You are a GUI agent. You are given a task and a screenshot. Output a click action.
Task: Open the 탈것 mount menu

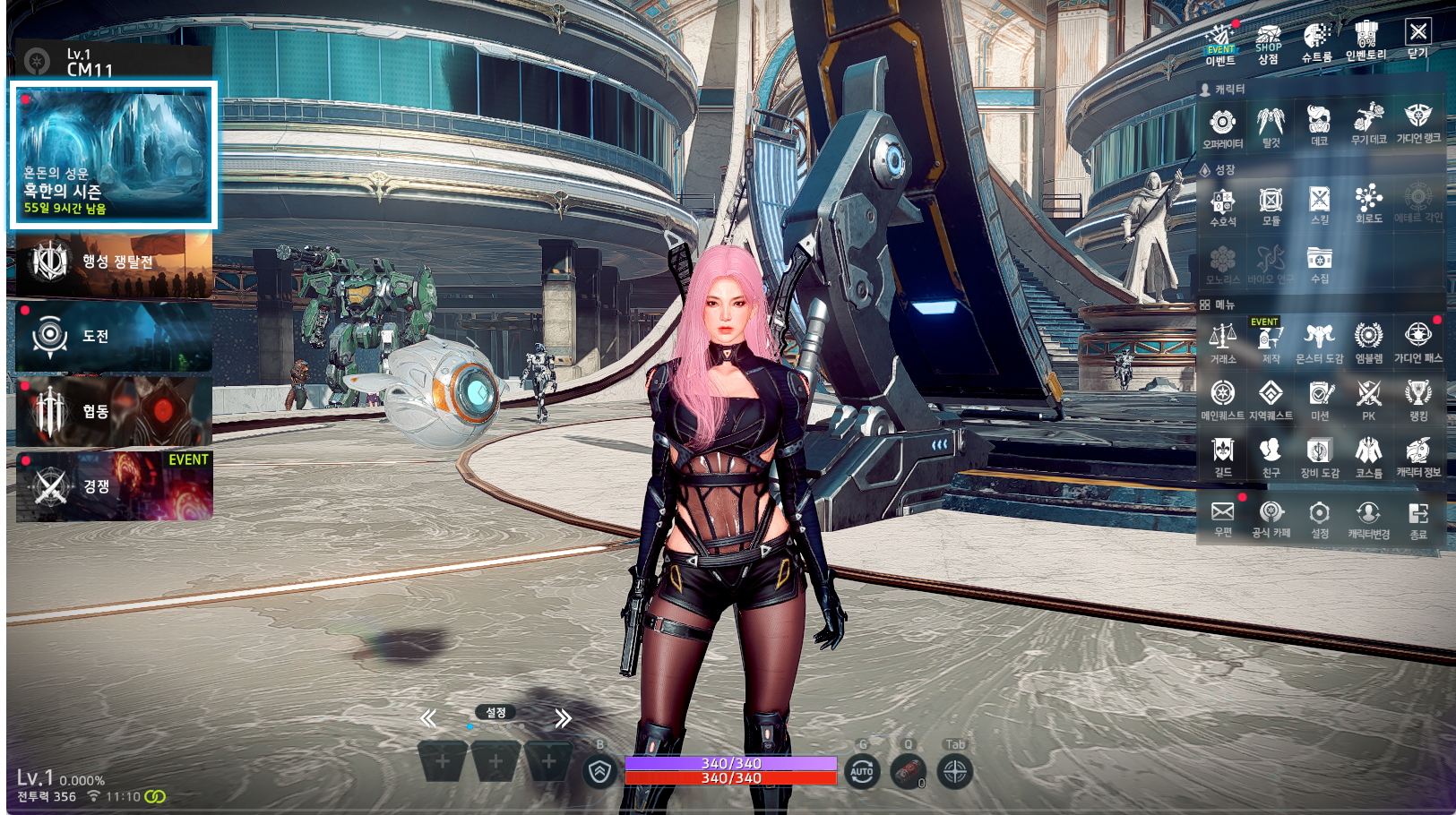tap(1271, 126)
